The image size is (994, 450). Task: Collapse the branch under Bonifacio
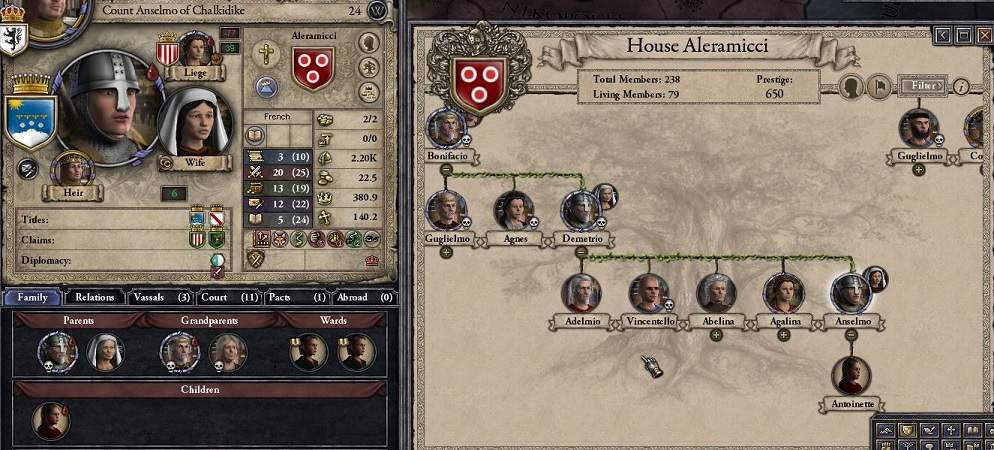(x=446, y=170)
